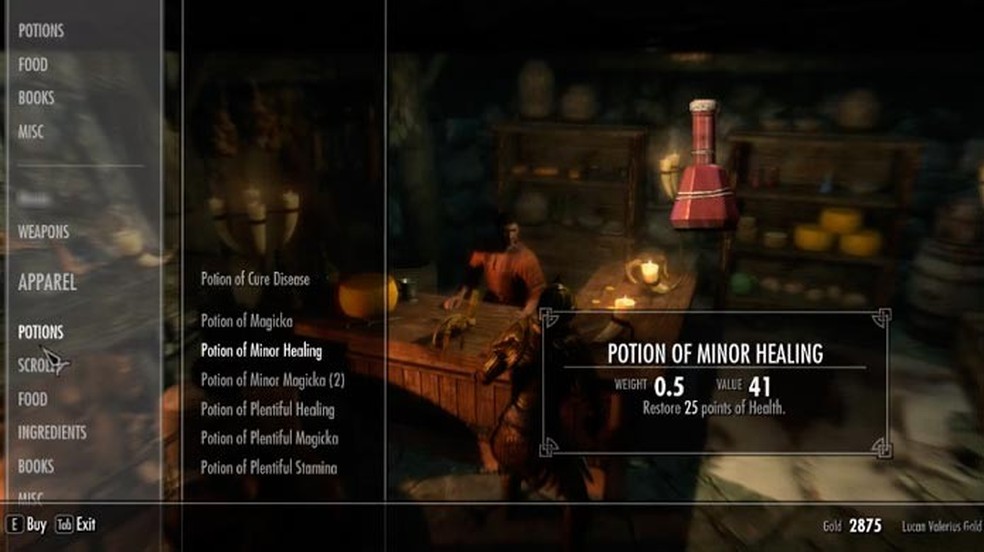Open the Ingredients category
This screenshot has height=552, width=984.
(52, 433)
